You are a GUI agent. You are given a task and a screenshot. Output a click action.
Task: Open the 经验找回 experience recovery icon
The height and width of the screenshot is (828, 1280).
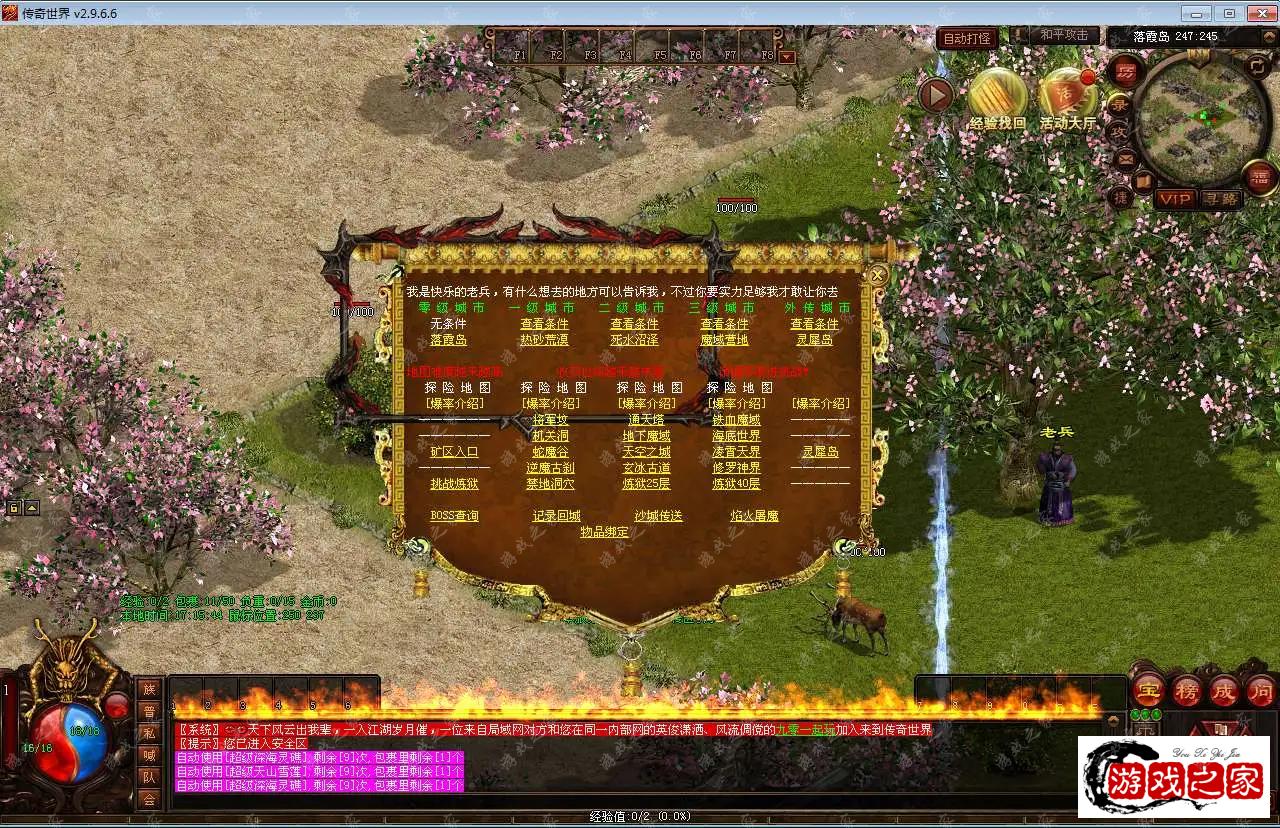pos(997,98)
